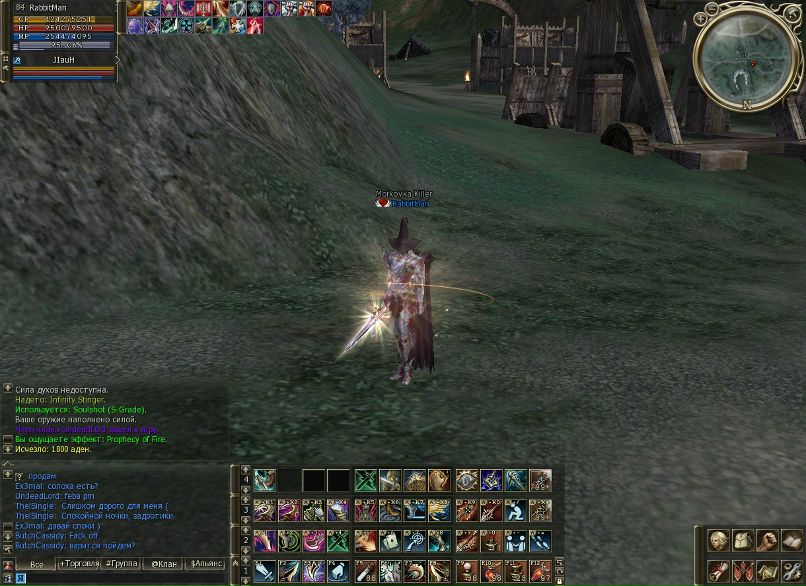
Task: Open the skills book icon
Action: tap(791, 541)
